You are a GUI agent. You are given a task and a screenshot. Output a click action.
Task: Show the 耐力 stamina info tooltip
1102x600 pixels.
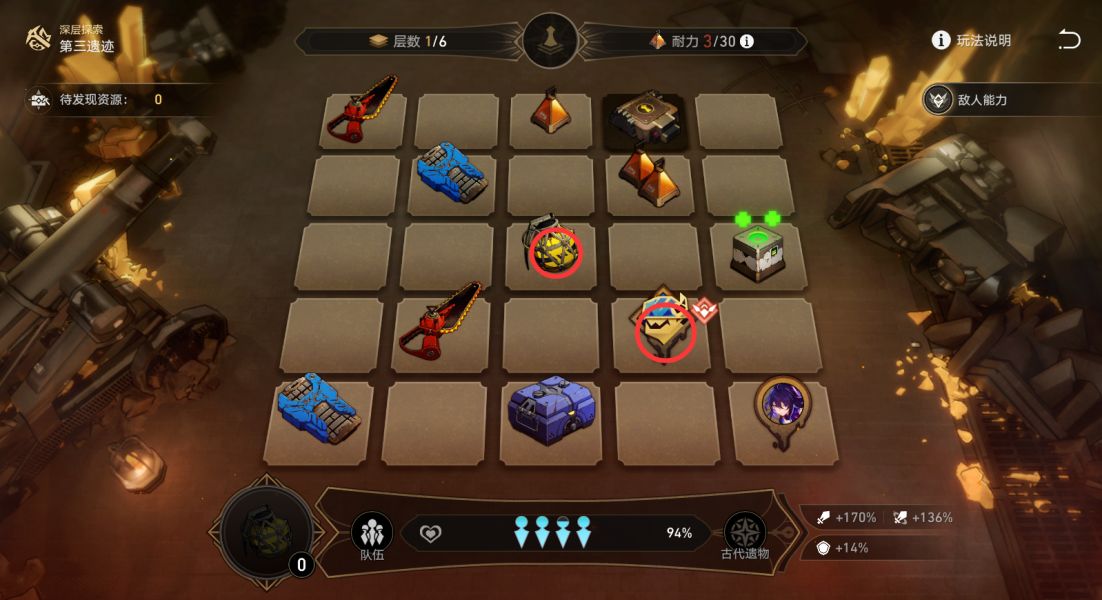[x=746, y=42]
